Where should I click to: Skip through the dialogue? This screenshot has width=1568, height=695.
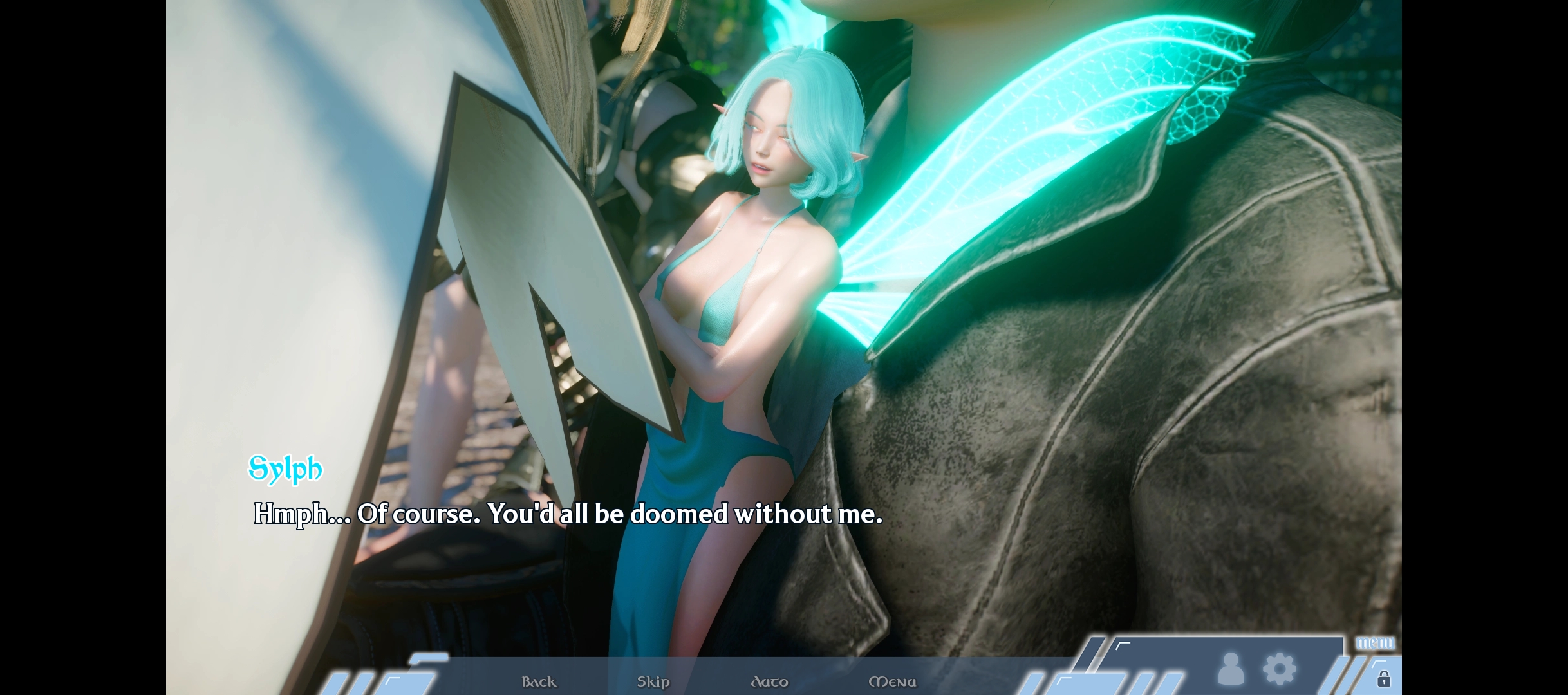[653, 681]
